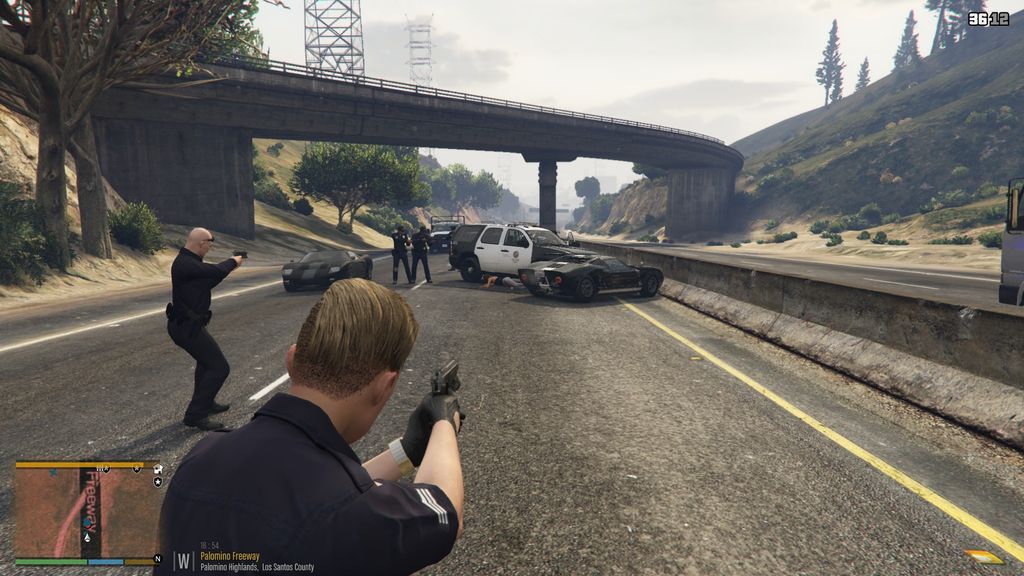Select the white player arrow on the minimap
The width and height of the screenshot is (1024, 576).
87,538
